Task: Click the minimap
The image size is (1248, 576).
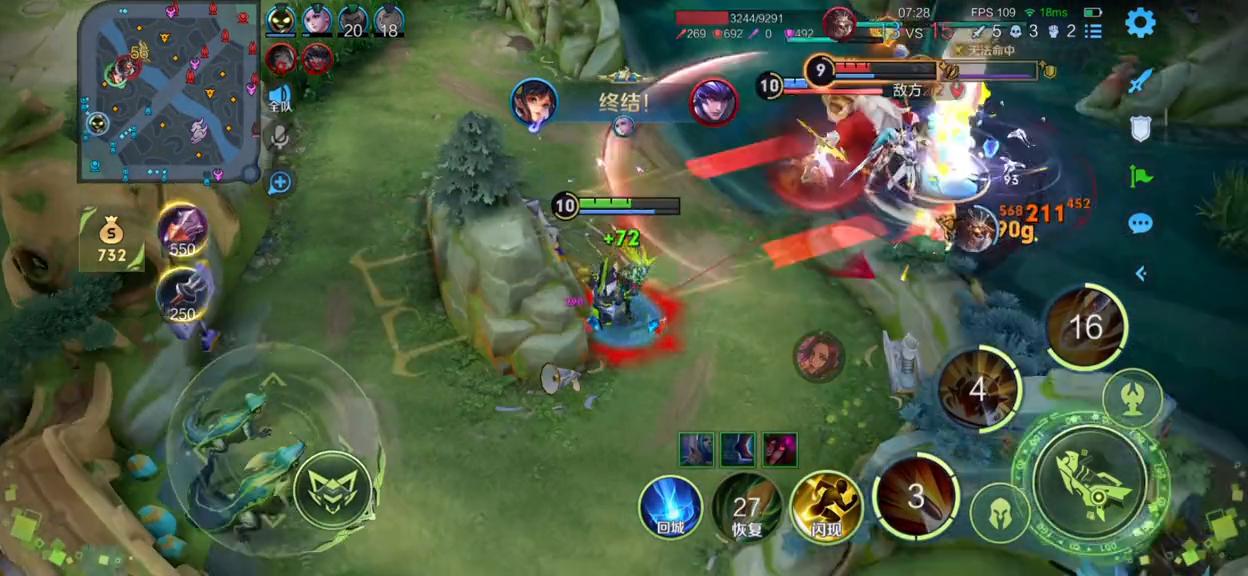Action: (x=168, y=92)
